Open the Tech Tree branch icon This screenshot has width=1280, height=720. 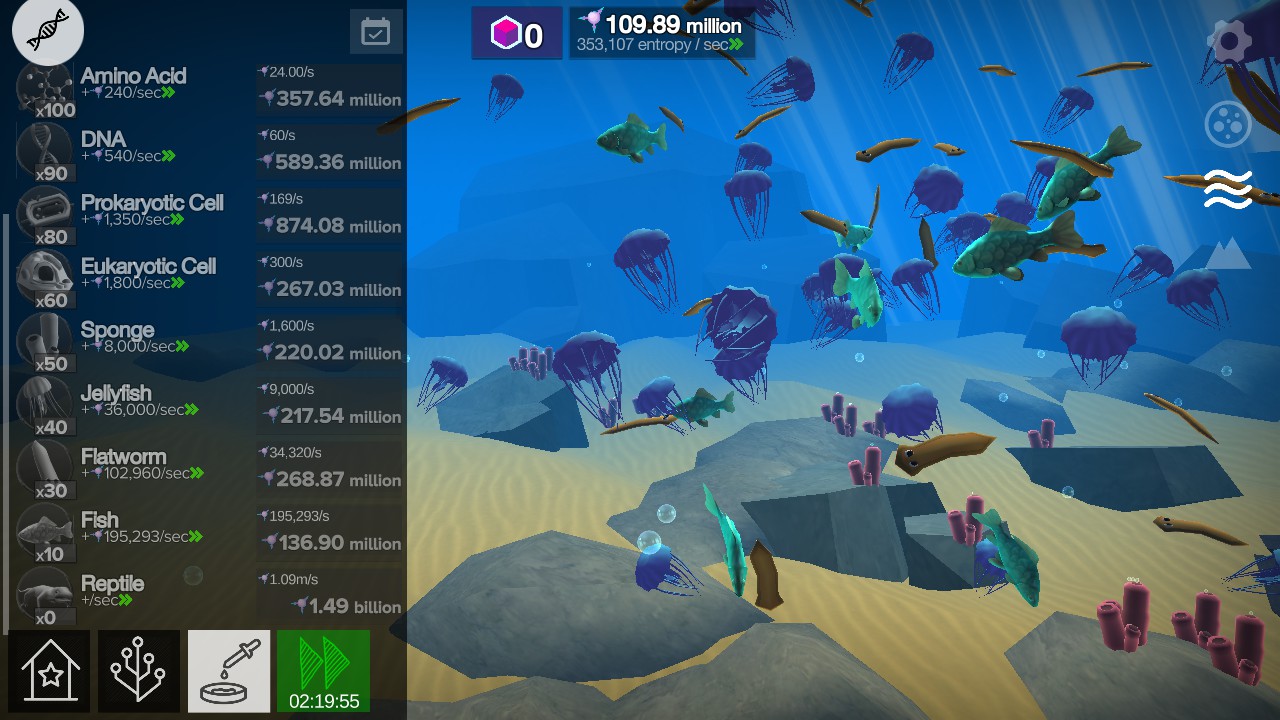coord(139,671)
